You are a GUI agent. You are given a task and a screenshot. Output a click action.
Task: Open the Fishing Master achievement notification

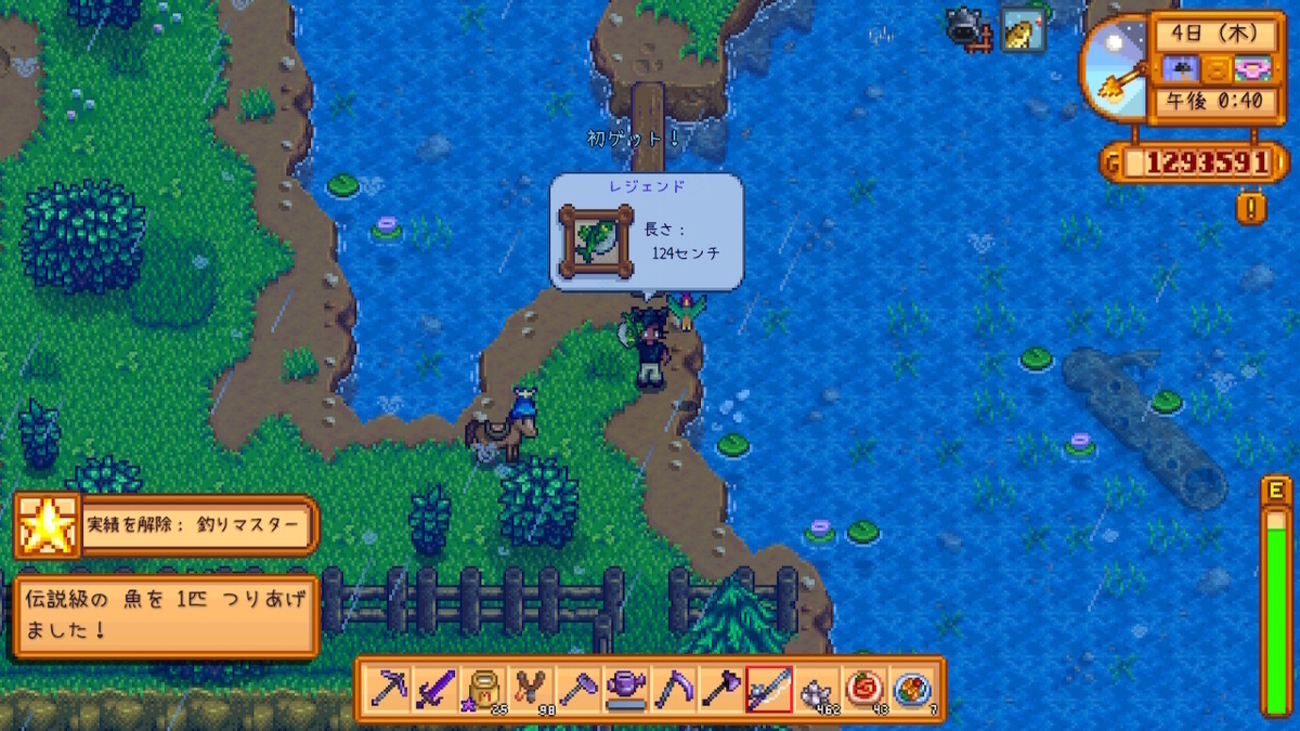click(x=166, y=525)
